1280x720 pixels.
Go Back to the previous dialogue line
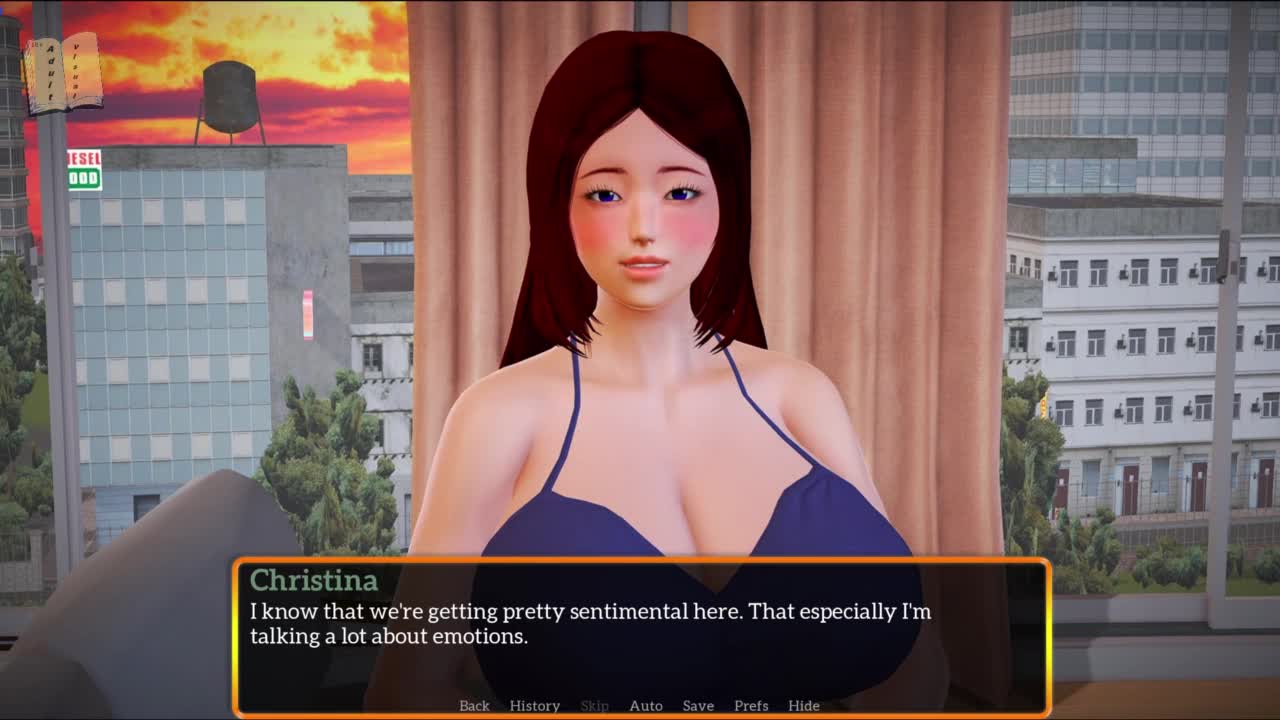[x=474, y=705]
